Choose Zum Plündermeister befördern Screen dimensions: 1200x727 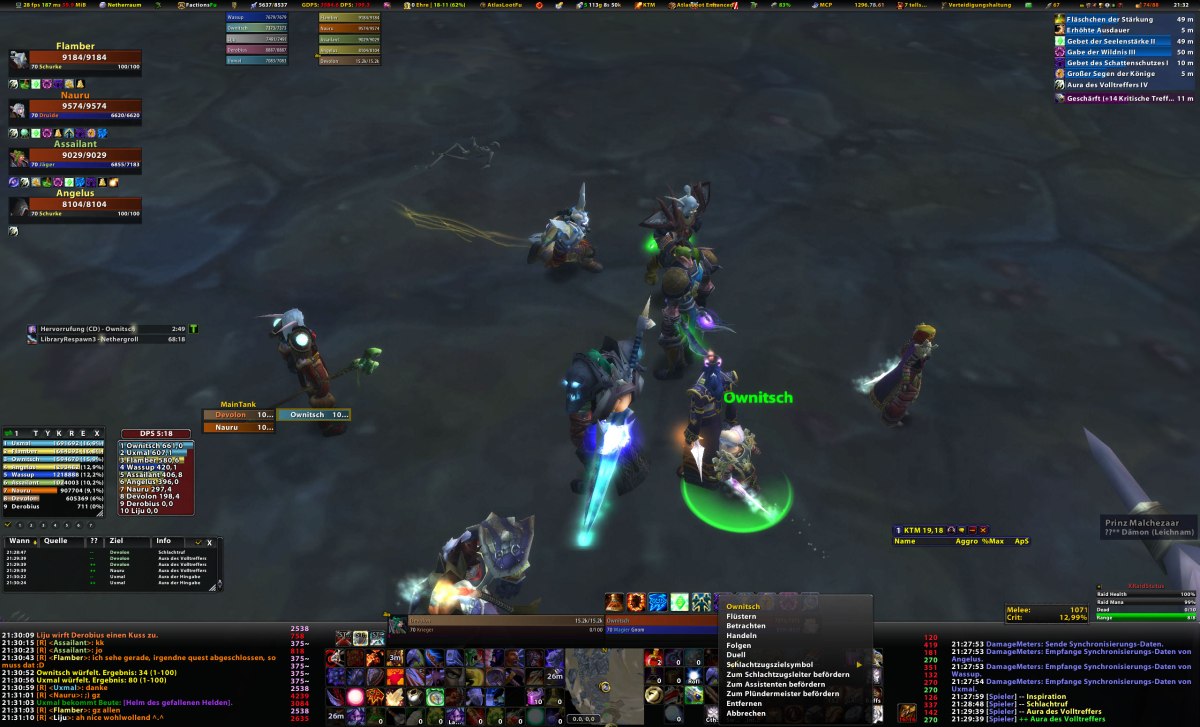point(782,693)
